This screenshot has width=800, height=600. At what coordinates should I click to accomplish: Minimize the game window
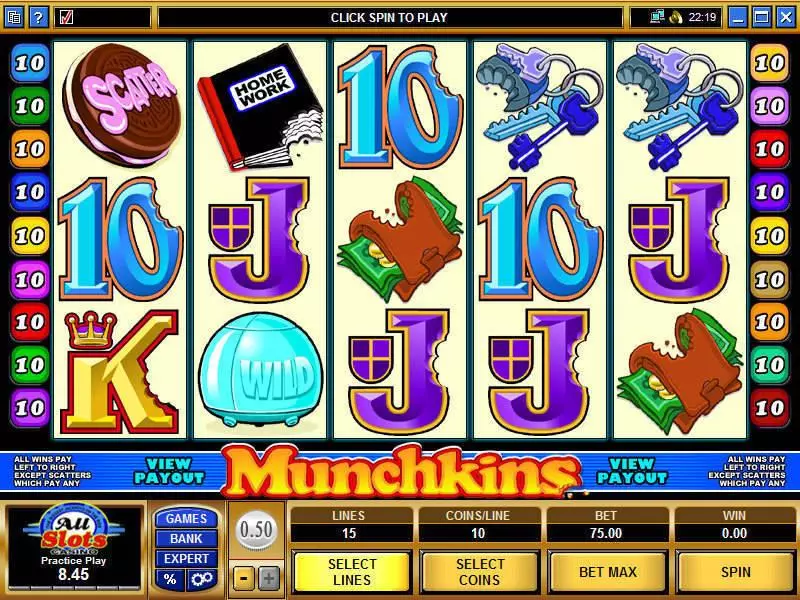point(739,17)
